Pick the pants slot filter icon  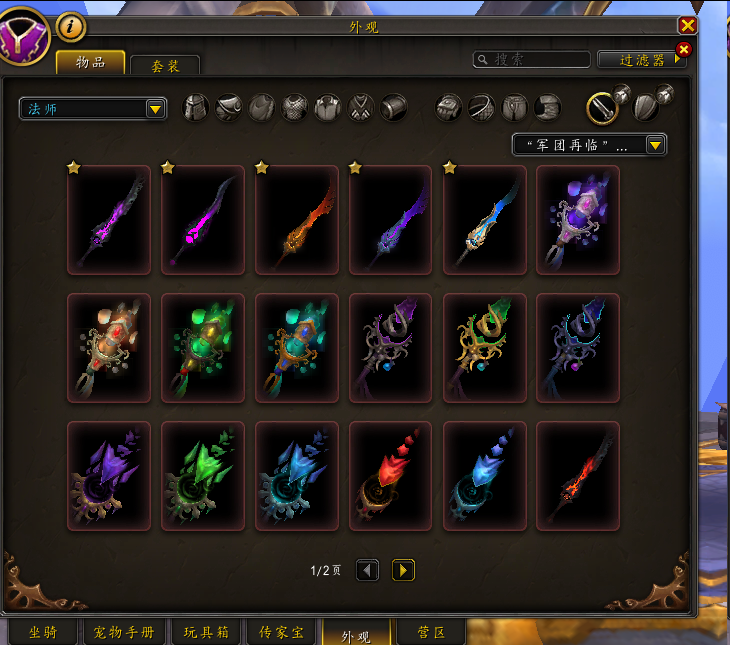pos(514,107)
